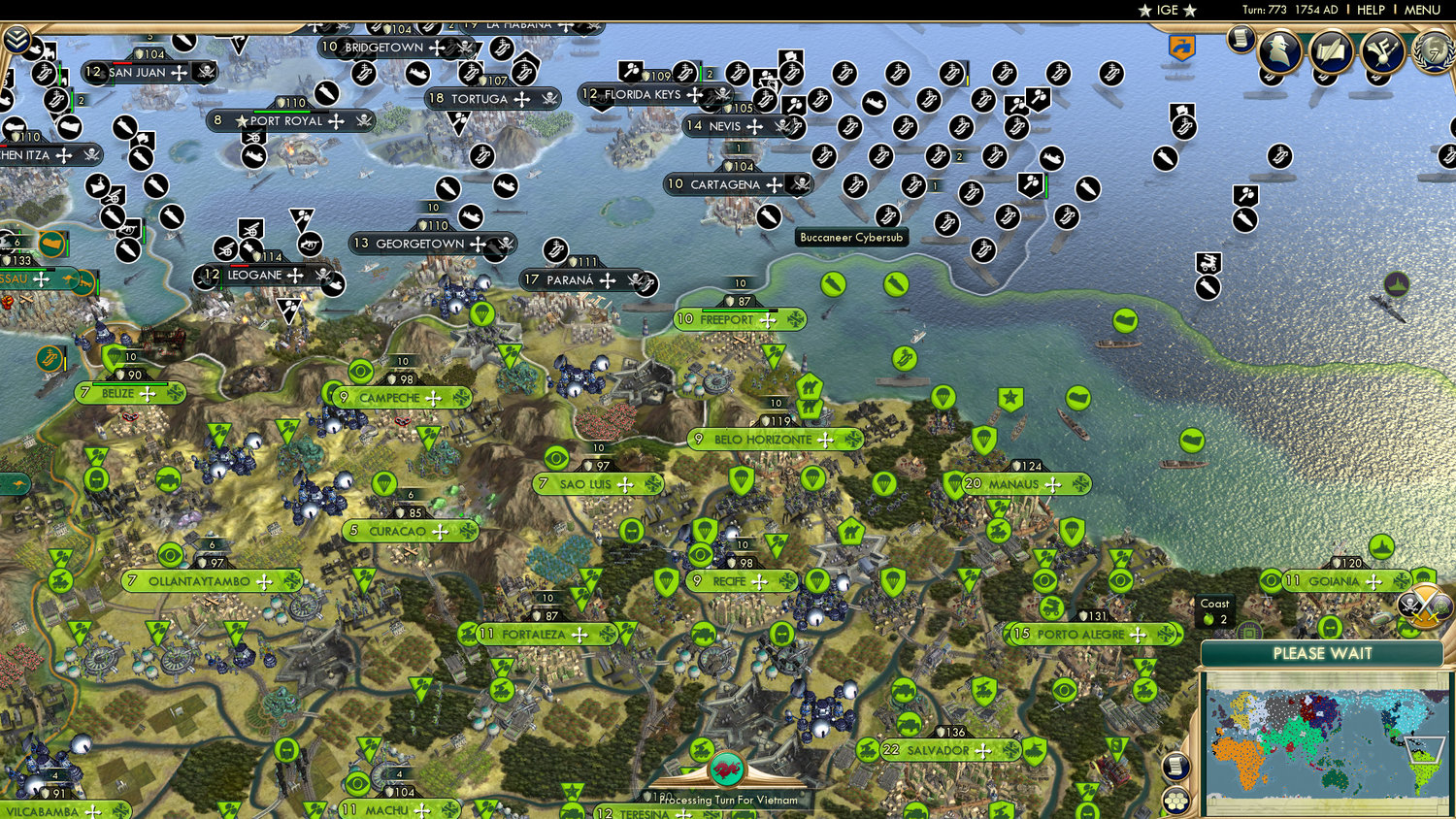This screenshot has height=819, width=1456.
Task: Select the Salvador city banner
Action: point(938,748)
